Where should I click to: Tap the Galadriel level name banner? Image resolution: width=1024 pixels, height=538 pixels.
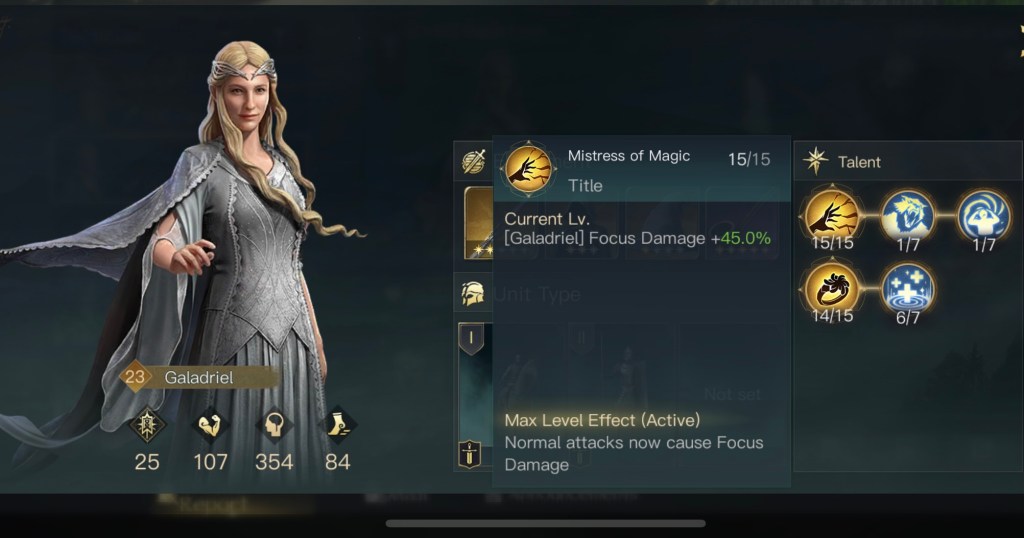[198, 378]
